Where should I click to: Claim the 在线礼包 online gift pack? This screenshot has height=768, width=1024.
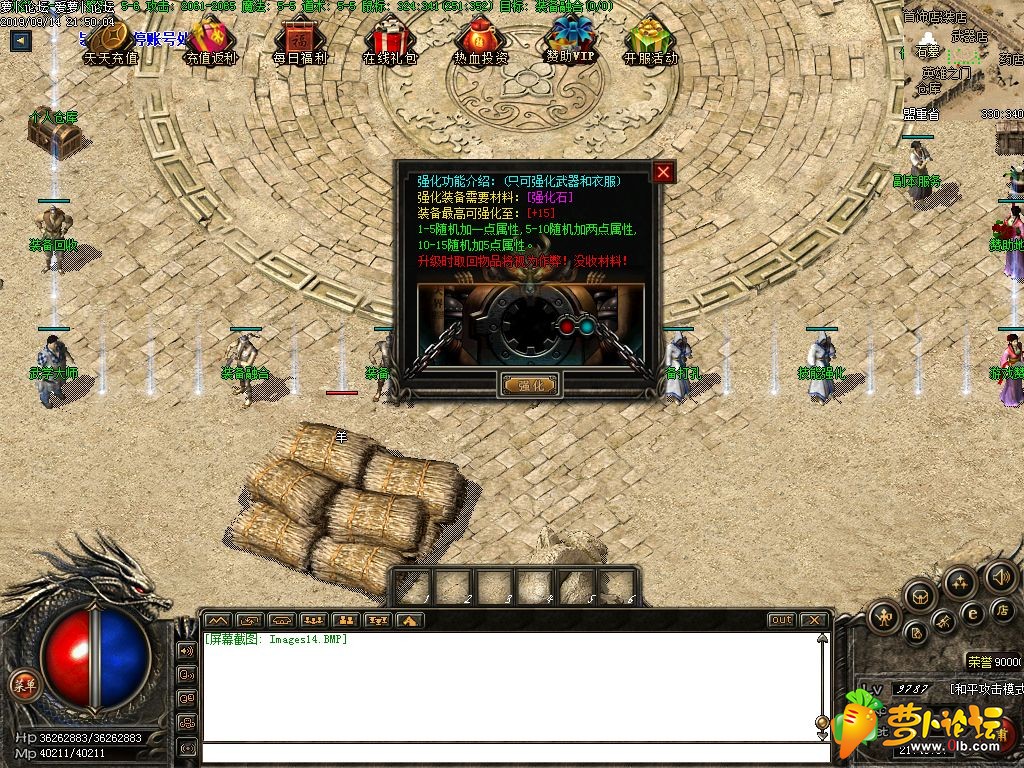coord(389,42)
